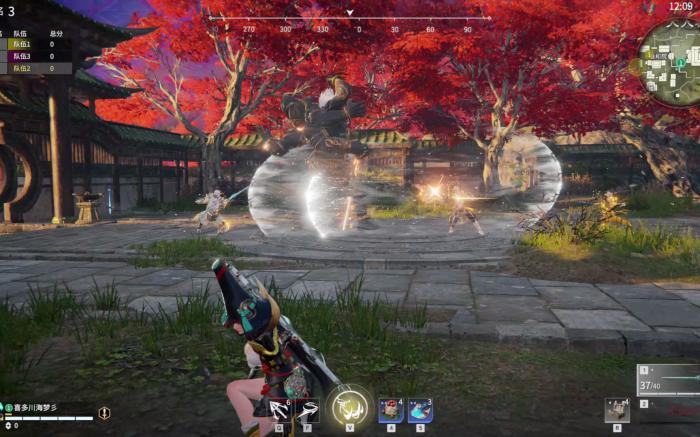700x437 pixels.
Task: Use the dash arrow skill icon
Action: point(308,409)
